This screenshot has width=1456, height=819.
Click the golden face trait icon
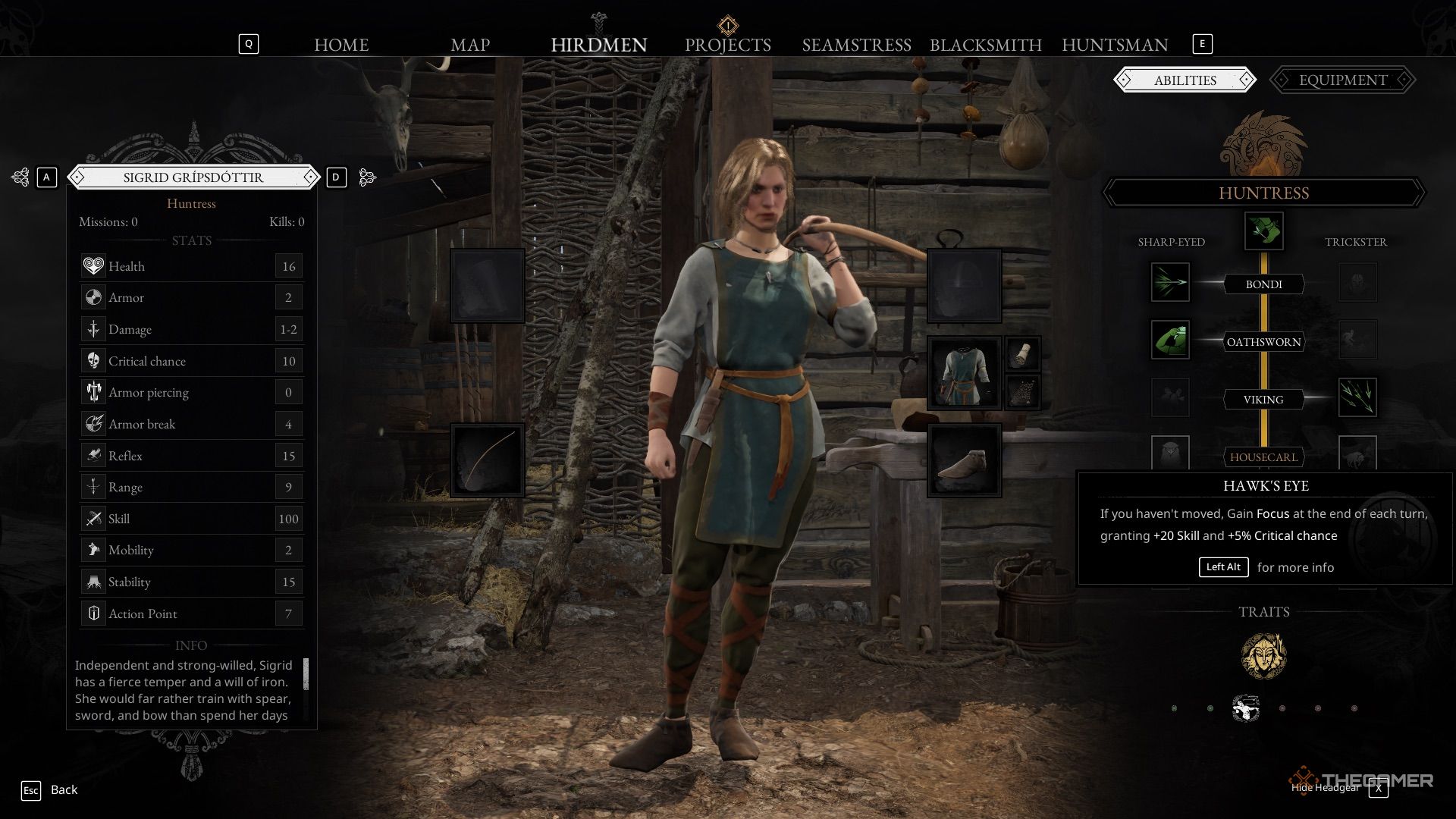(x=1263, y=656)
